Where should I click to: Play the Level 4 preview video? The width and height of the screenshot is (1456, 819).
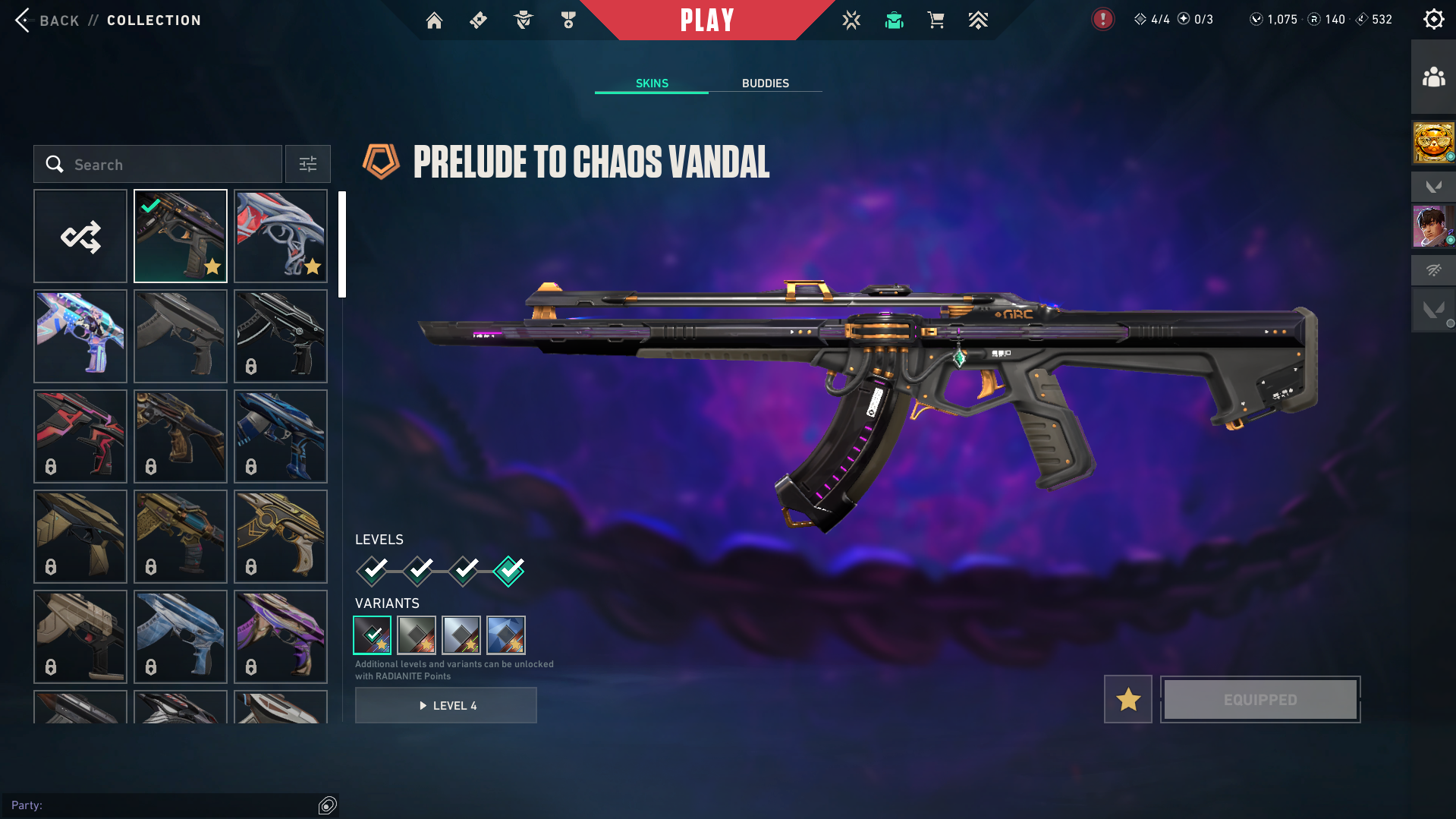[x=446, y=705]
